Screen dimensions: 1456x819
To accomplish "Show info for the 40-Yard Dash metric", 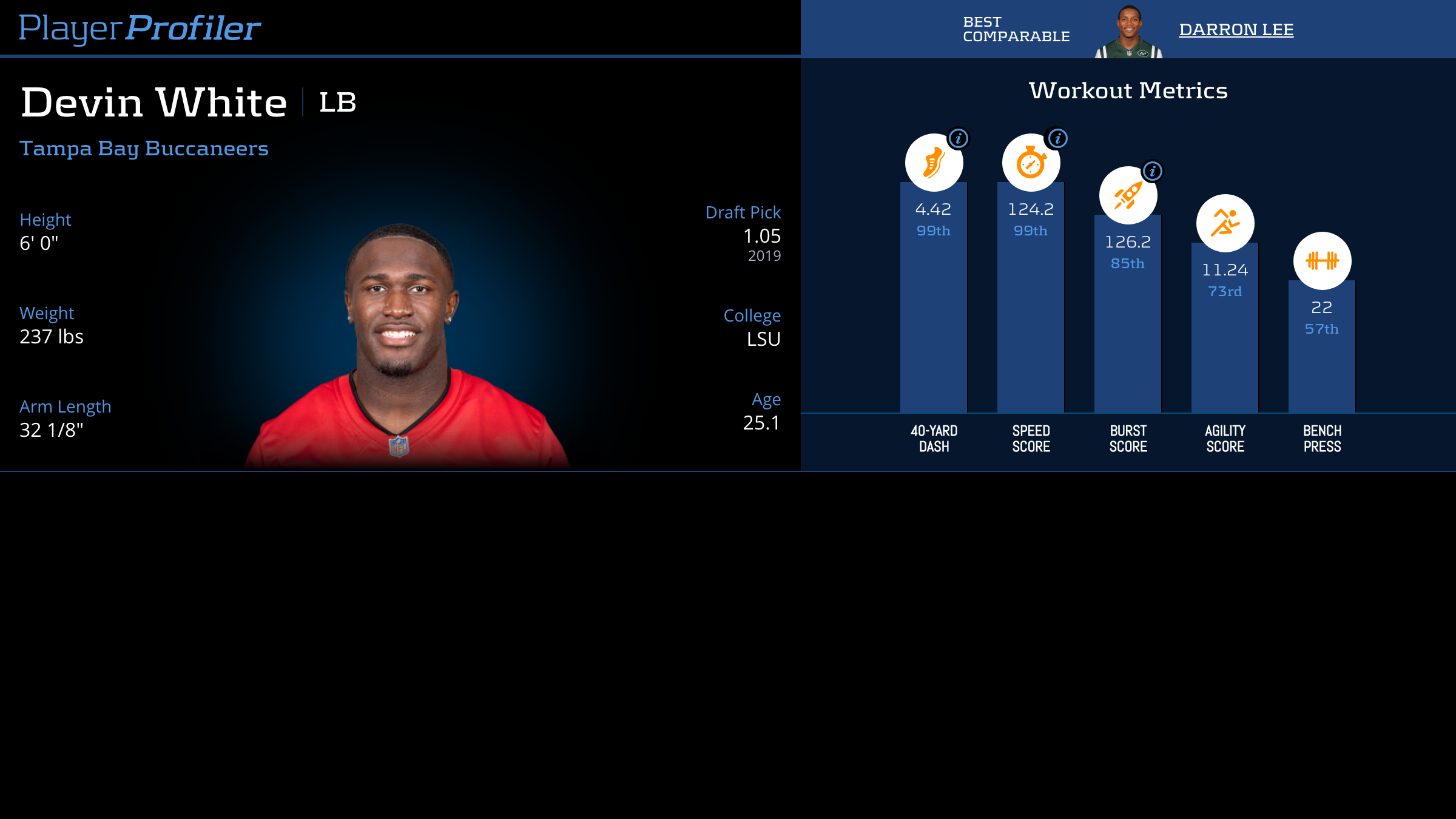I will point(959,139).
